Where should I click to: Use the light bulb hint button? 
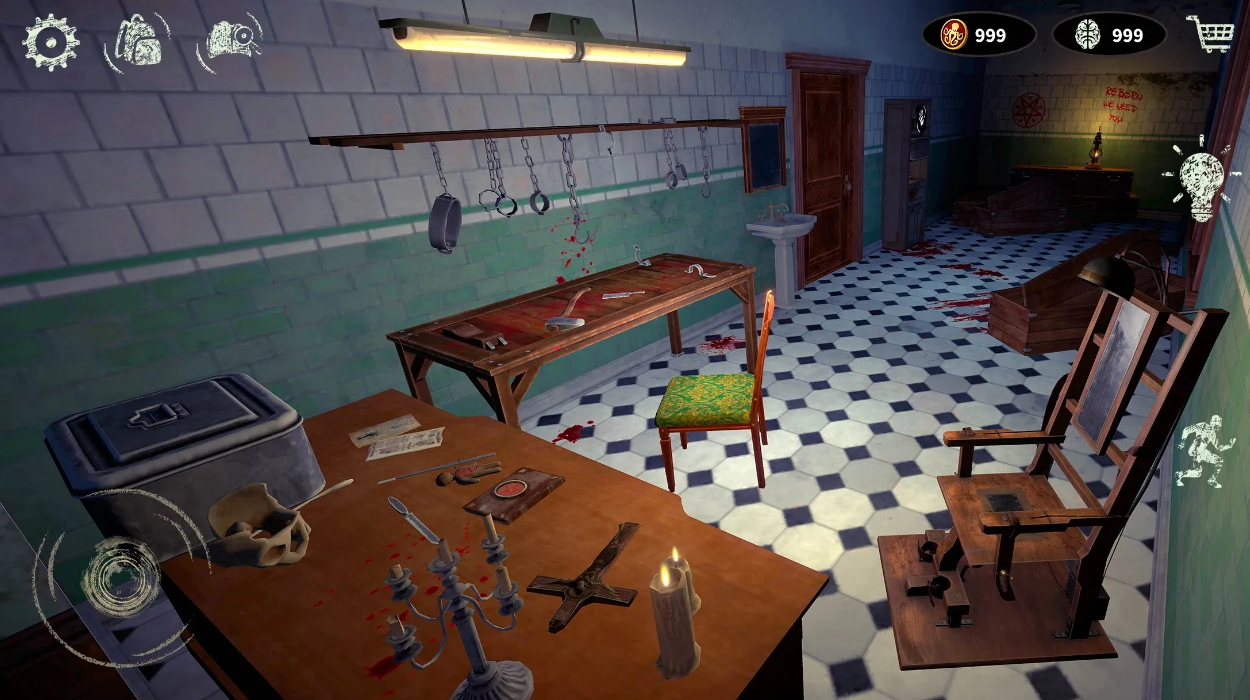(1201, 180)
